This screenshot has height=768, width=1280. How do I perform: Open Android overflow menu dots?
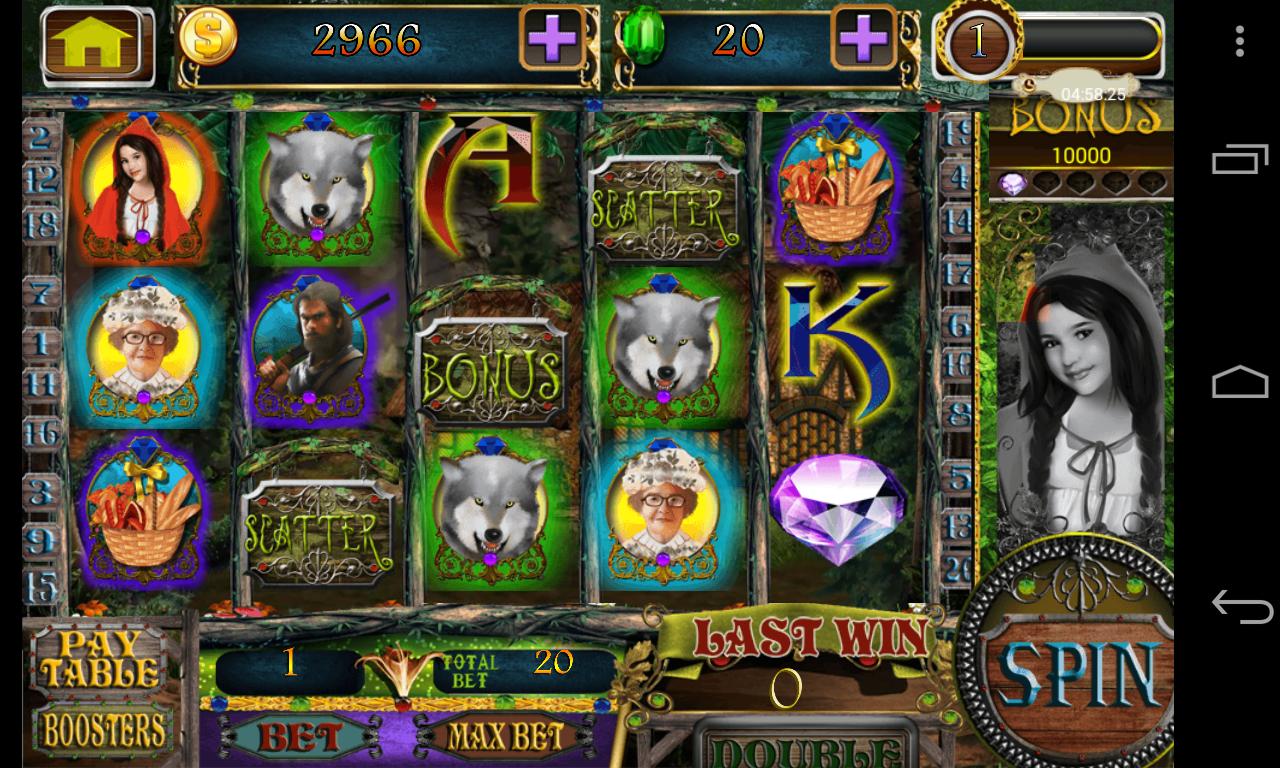coord(1240,41)
